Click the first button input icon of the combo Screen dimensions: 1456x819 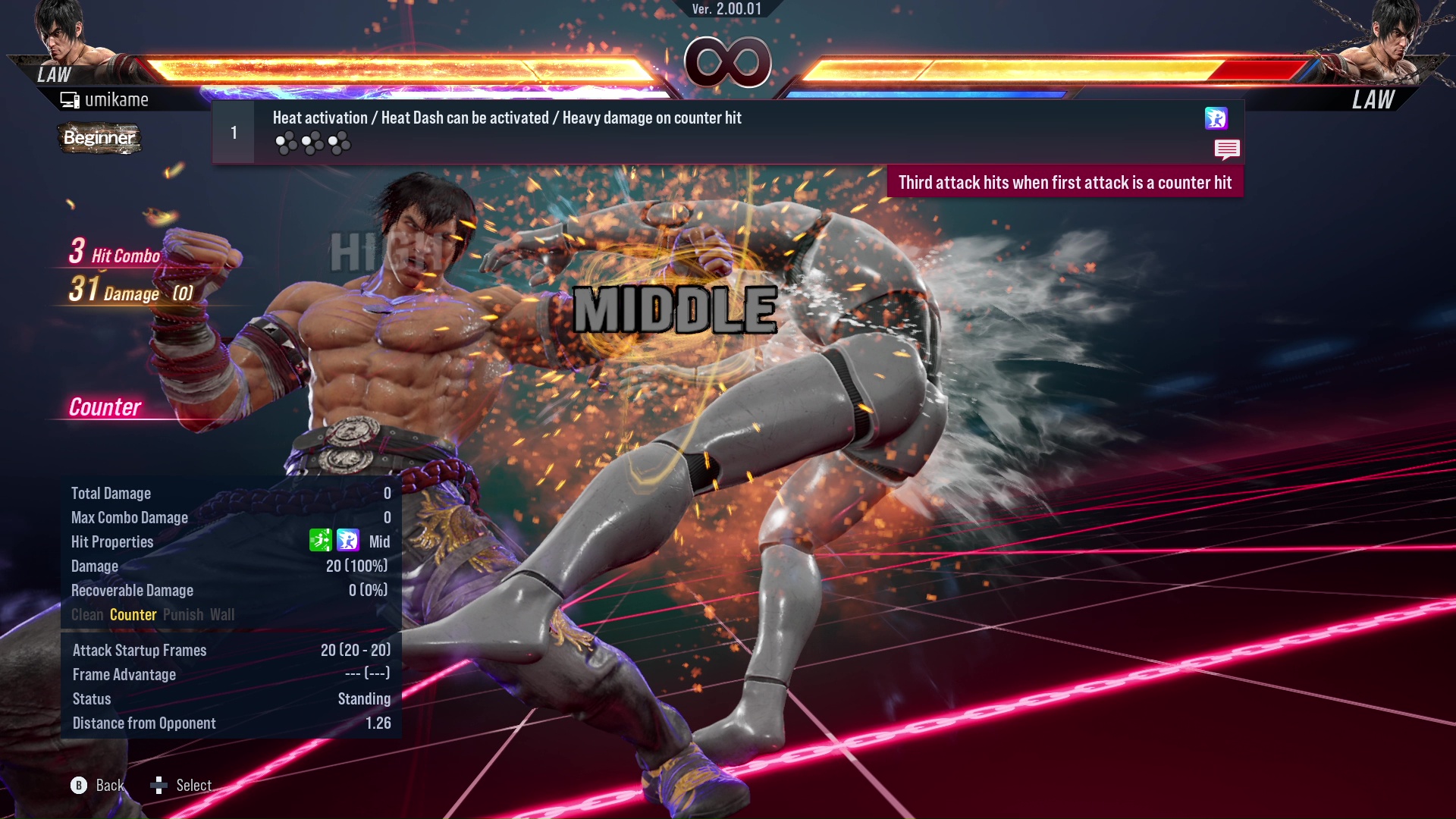pos(287,141)
